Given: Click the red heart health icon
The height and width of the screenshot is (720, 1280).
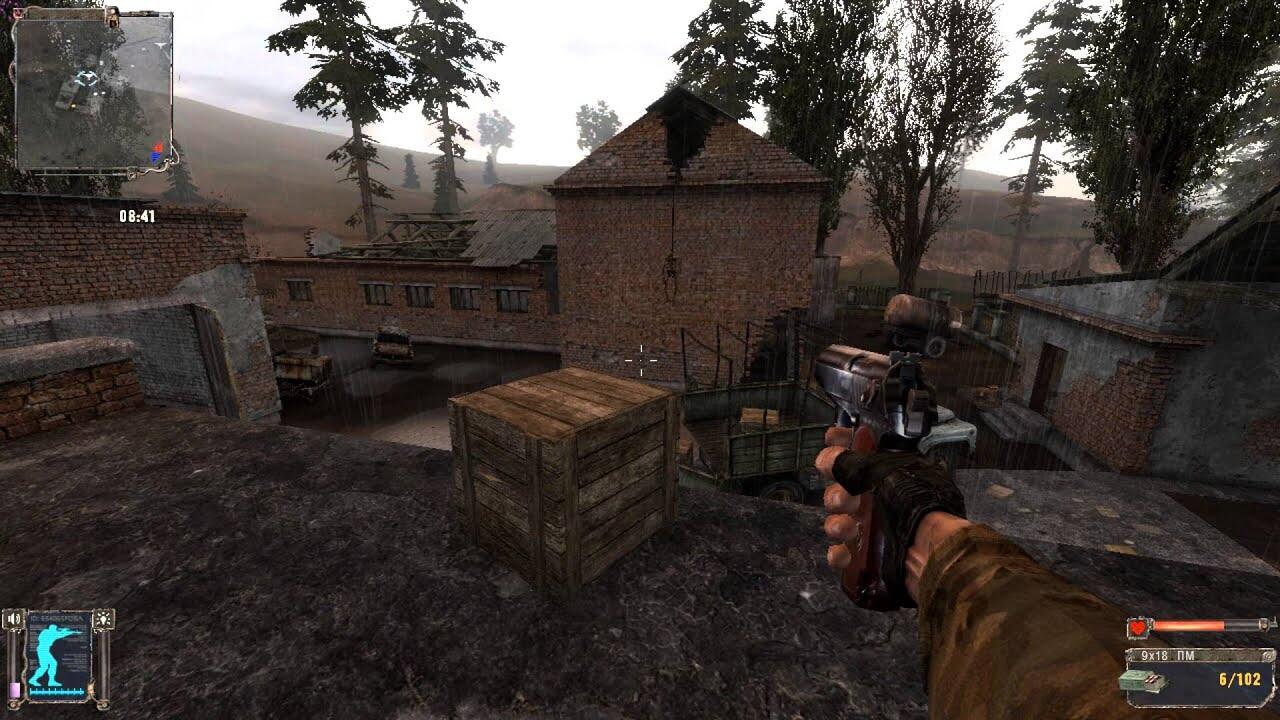Looking at the screenshot, I should click(x=1138, y=627).
